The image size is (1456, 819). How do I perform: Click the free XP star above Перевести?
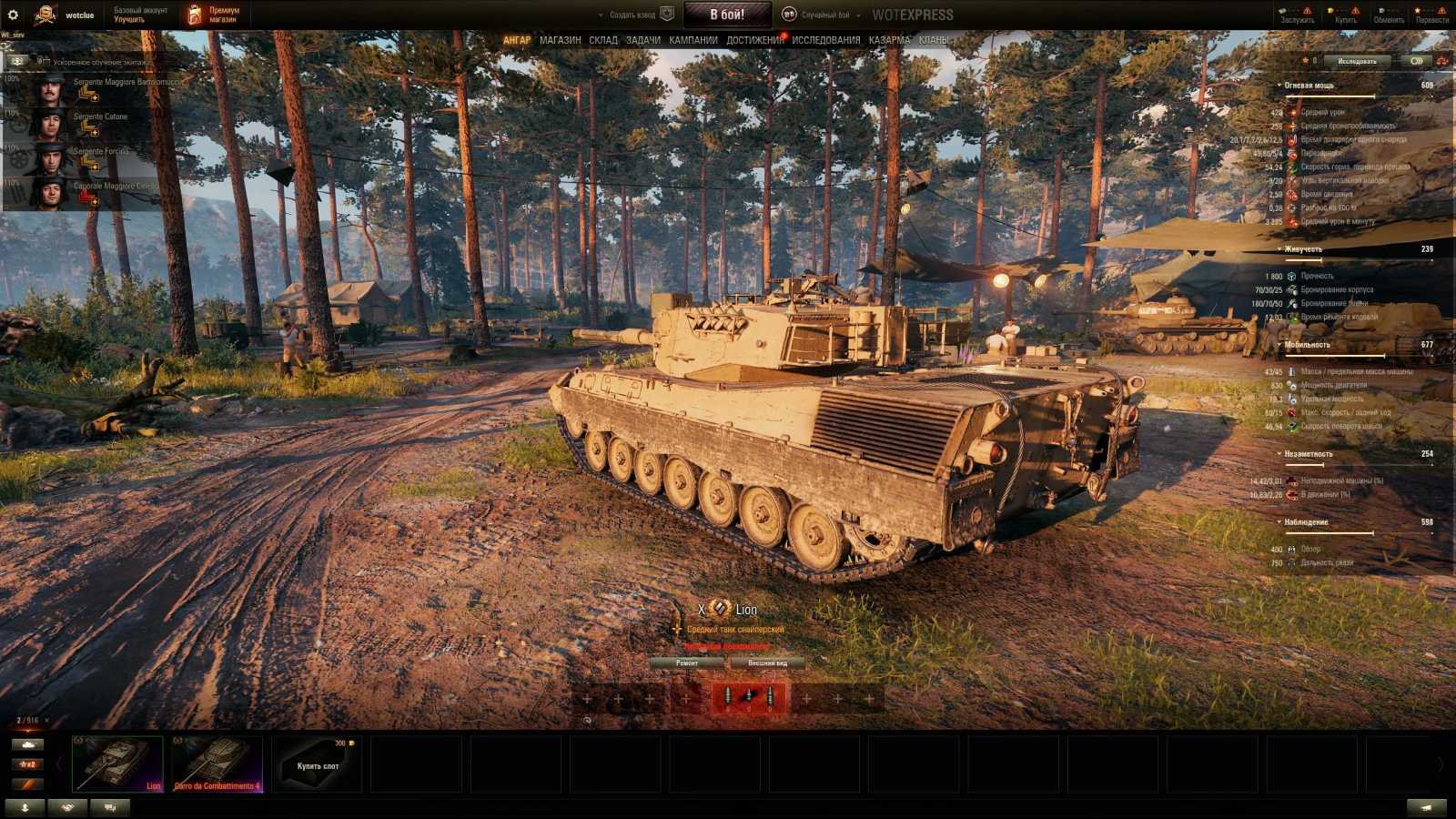coord(1418,11)
